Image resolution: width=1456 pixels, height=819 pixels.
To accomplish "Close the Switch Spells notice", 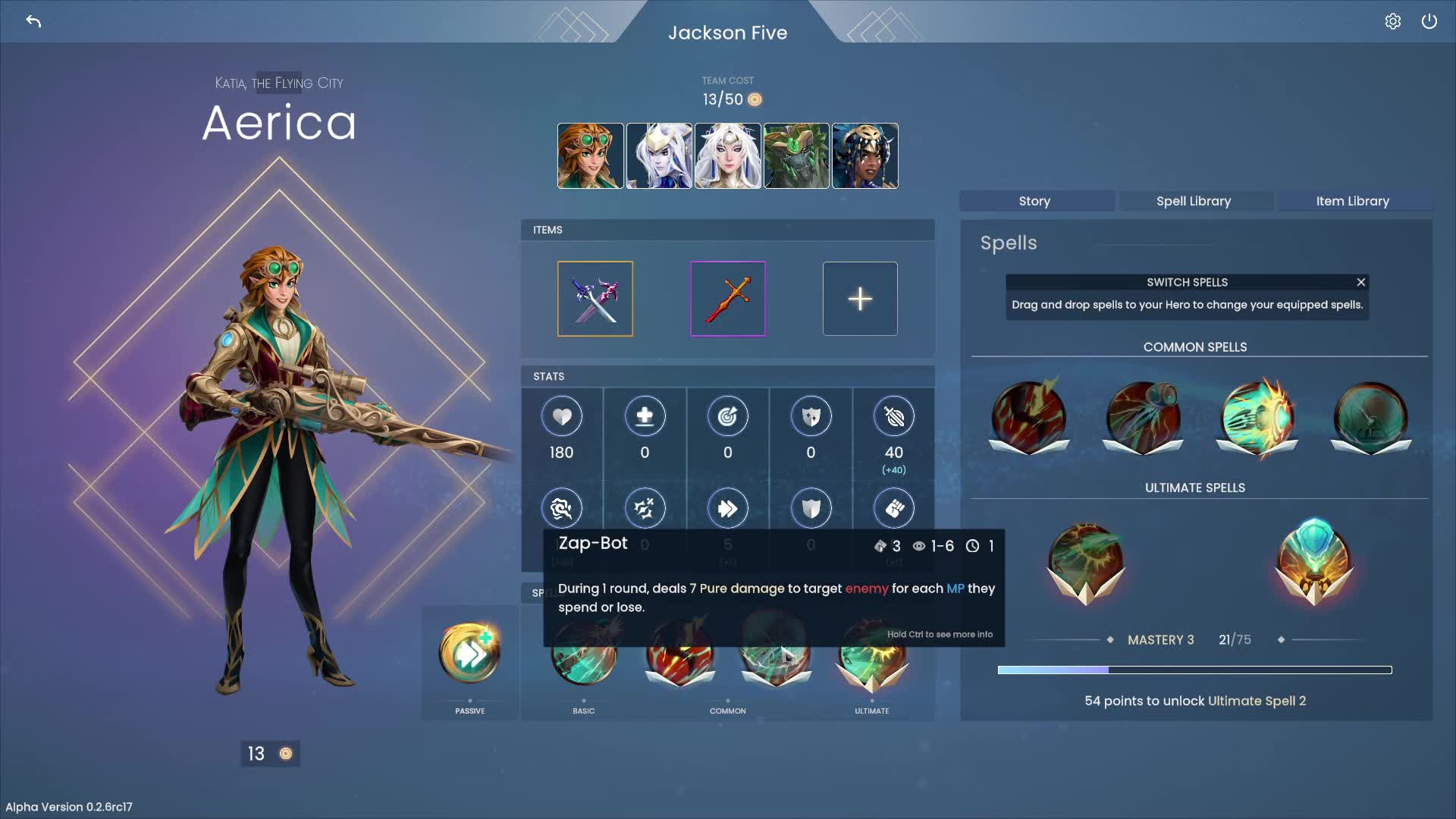I will tap(1360, 281).
